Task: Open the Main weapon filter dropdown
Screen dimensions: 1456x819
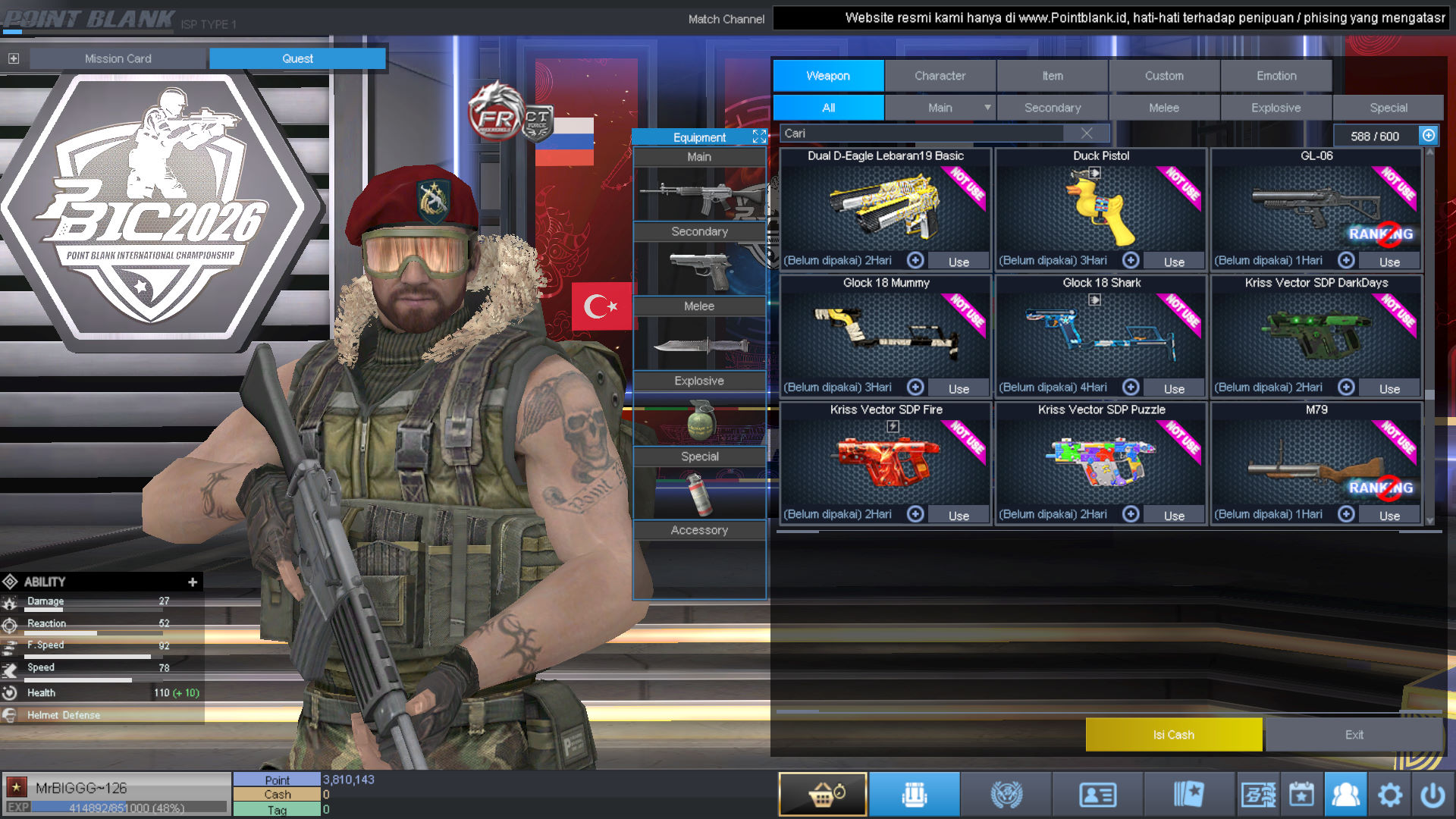Action: tap(987, 108)
